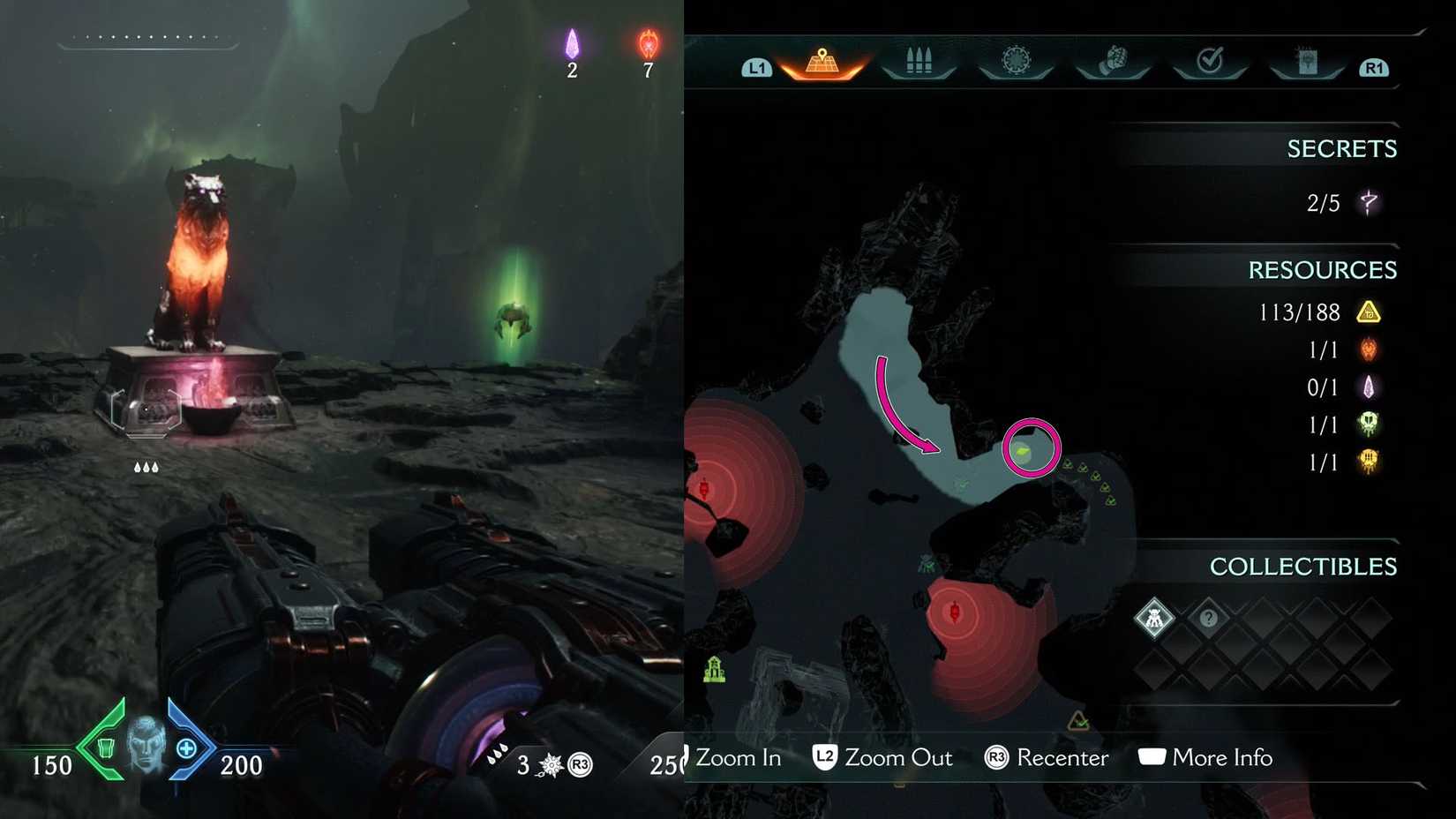Click the L1 shoulder button indicator
Image resolution: width=1456 pixels, height=819 pixels.
757,66
